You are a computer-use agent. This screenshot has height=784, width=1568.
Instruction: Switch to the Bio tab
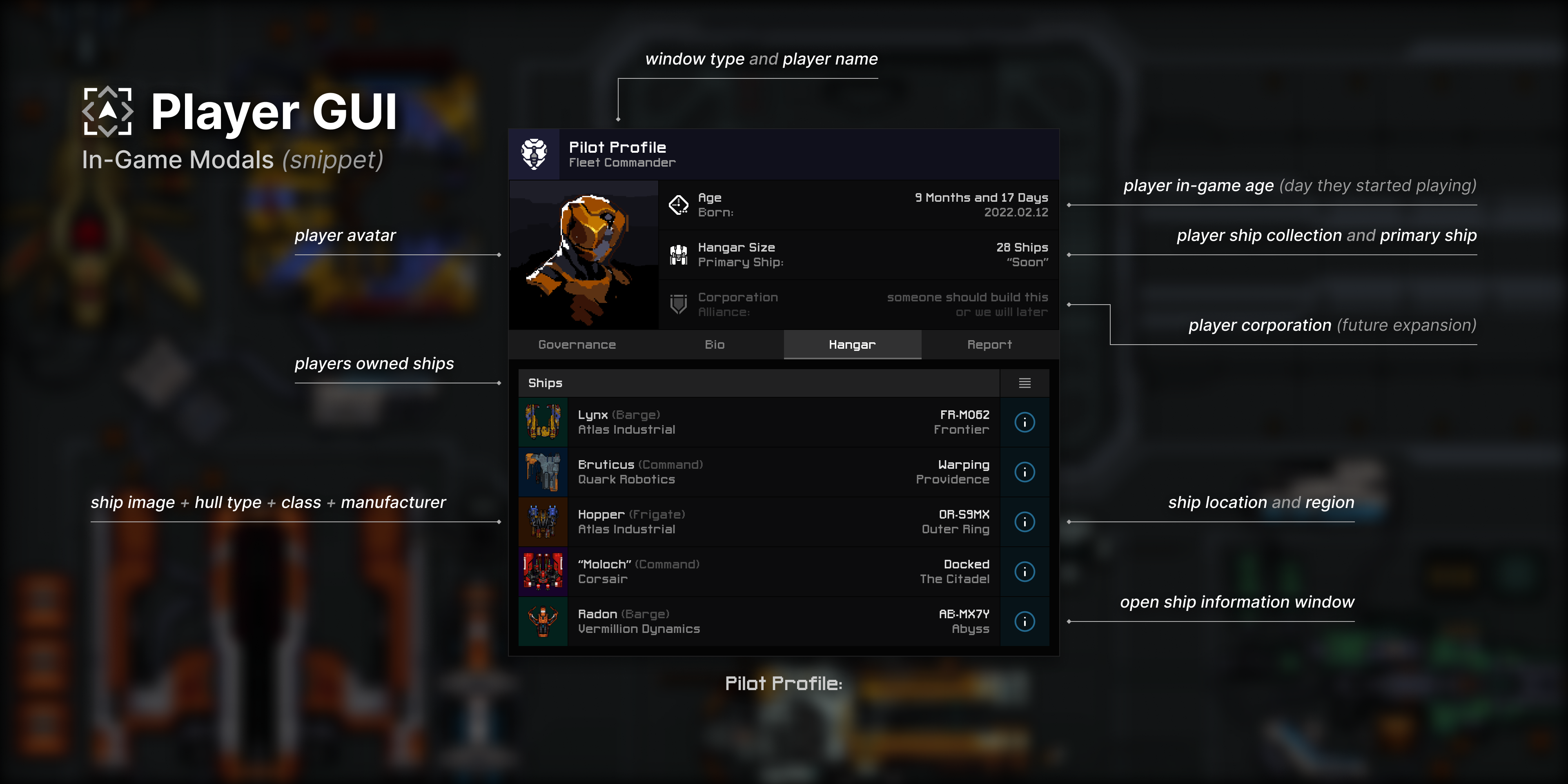click(x=715, y=345)
